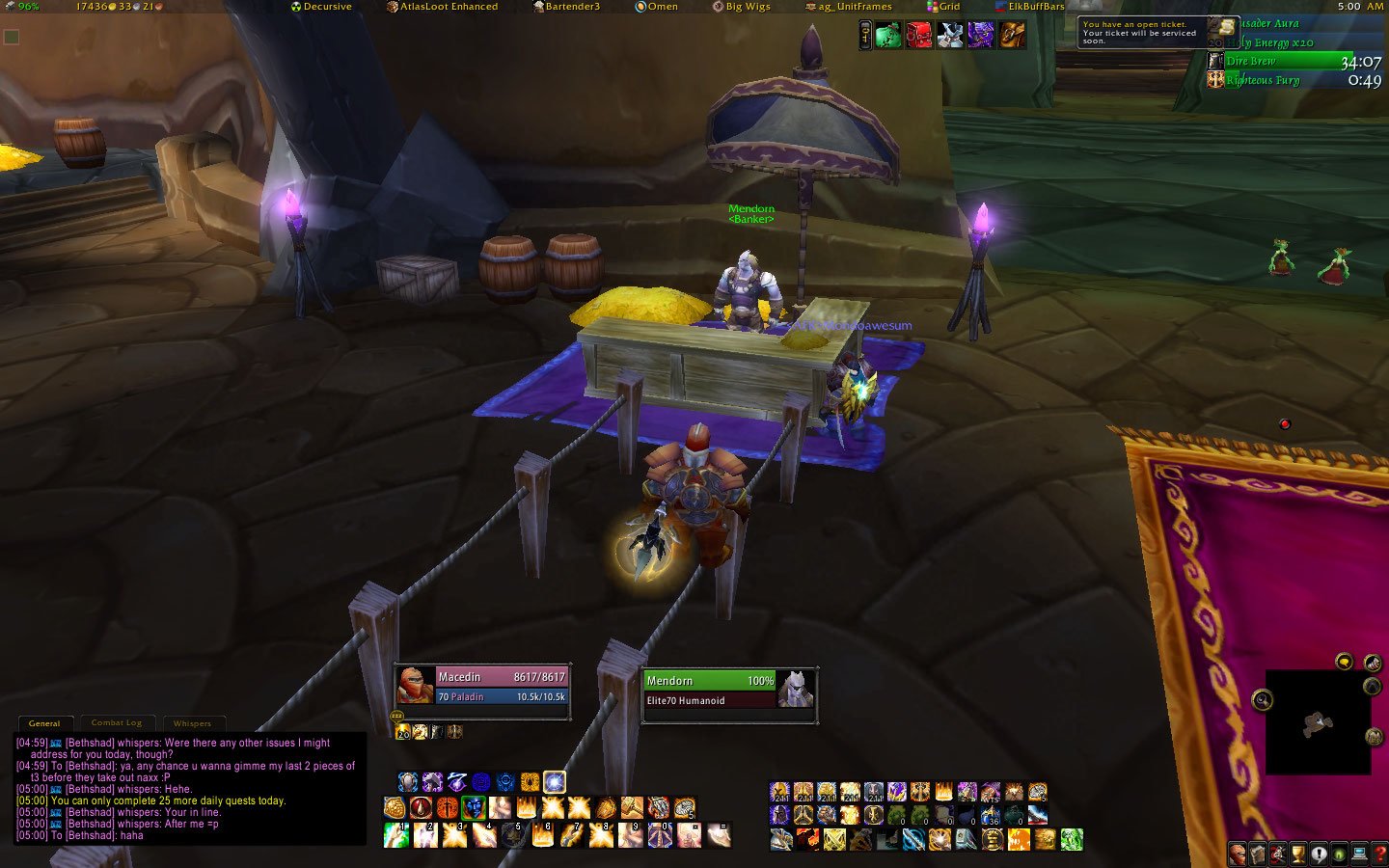Open the achievements golden chalice button
1389x868 pixels.
(1298, 854)
